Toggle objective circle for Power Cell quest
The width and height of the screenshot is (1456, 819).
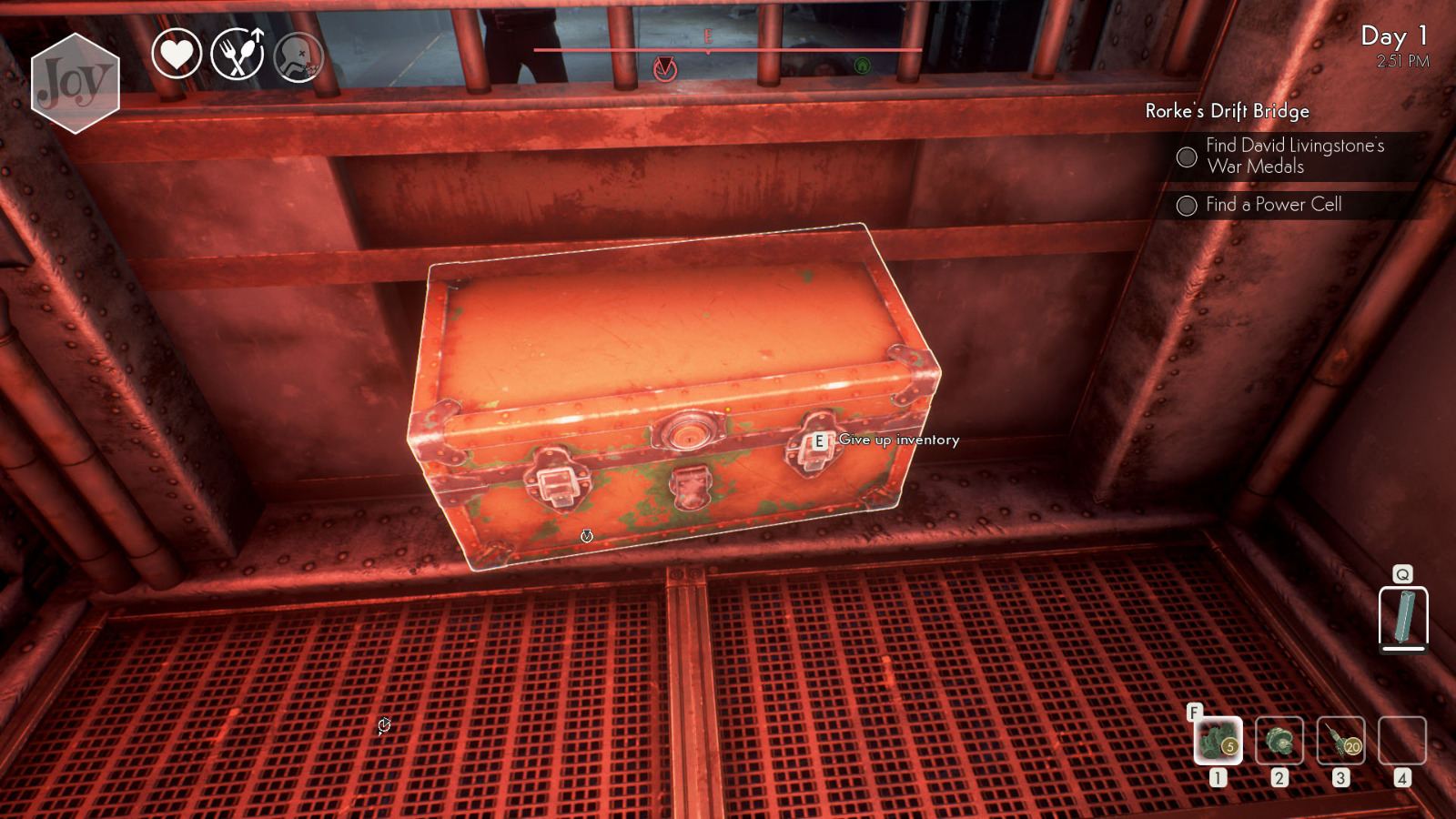pyautogui.click(x=1187, y=206)
